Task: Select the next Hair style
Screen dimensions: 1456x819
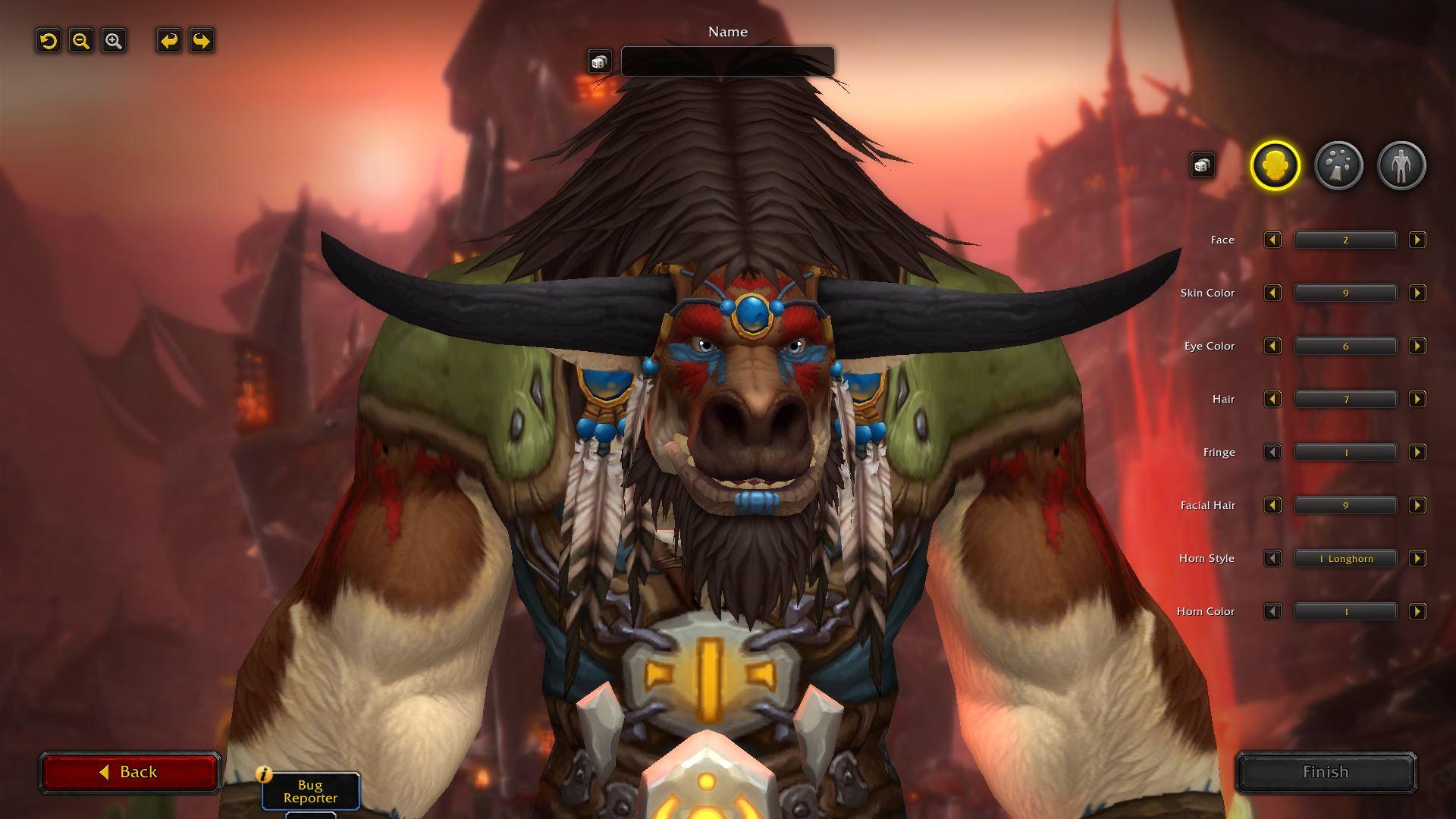Action: tap(1418, 399)
